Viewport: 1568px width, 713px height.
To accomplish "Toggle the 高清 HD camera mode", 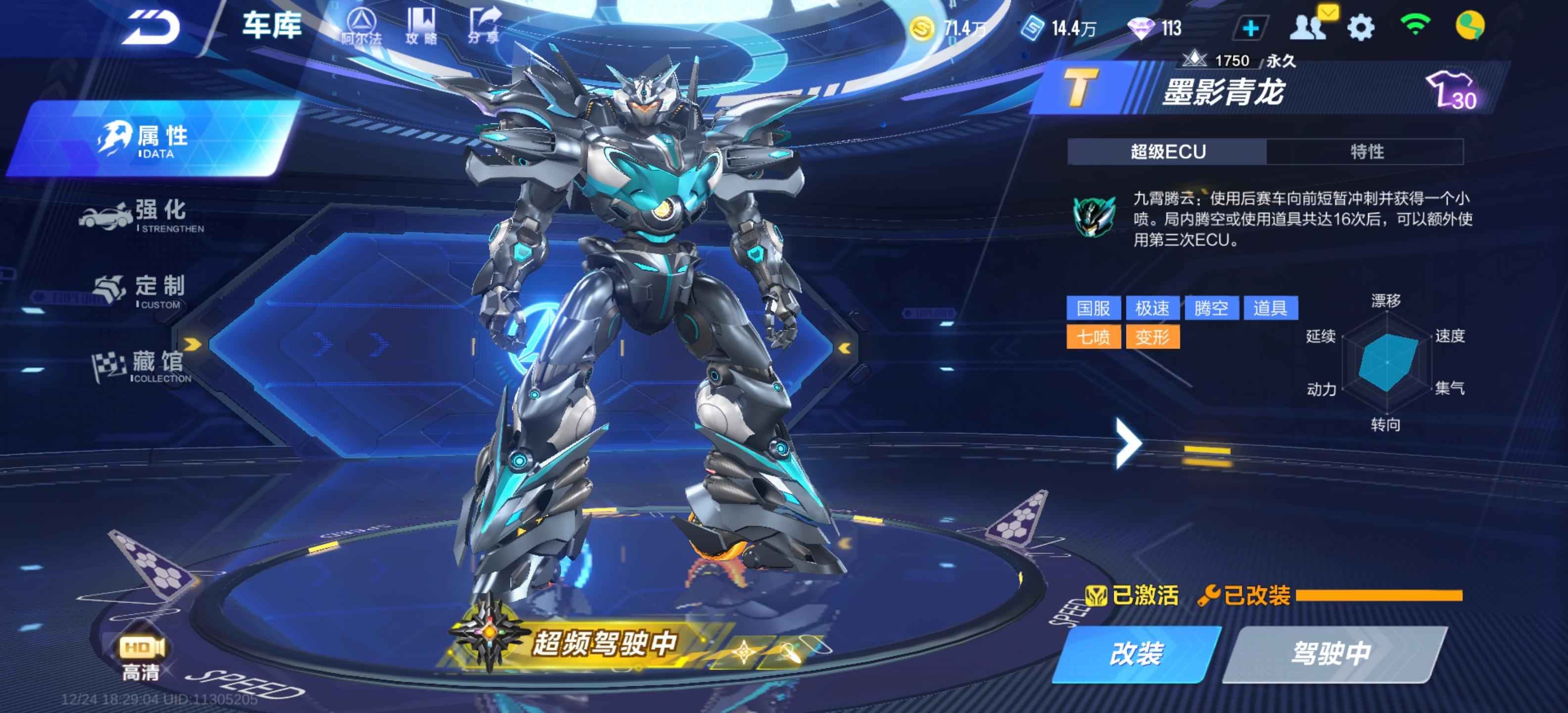I will click(x=141, y=657).
